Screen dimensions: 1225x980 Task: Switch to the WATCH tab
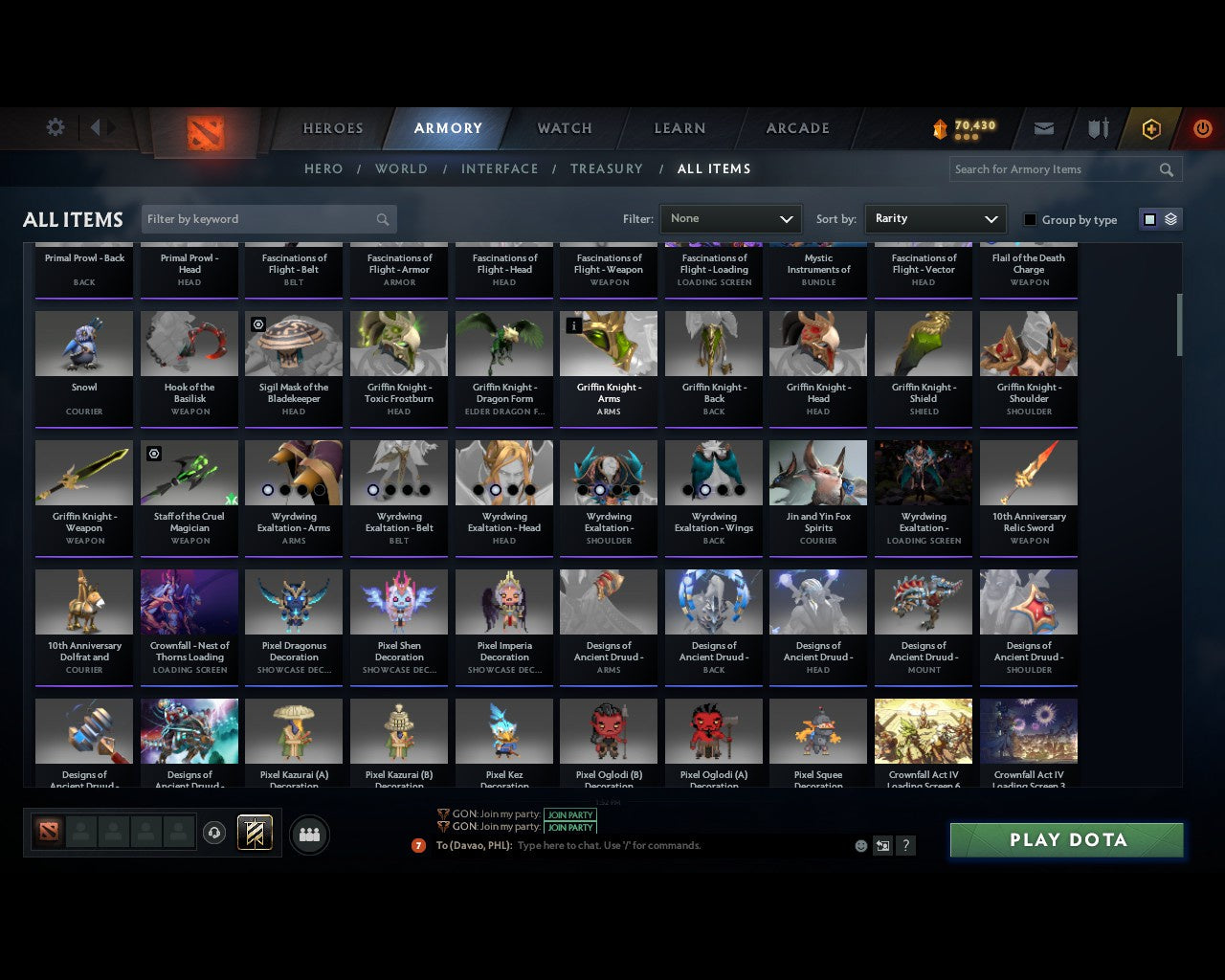(x=563, y=128)
